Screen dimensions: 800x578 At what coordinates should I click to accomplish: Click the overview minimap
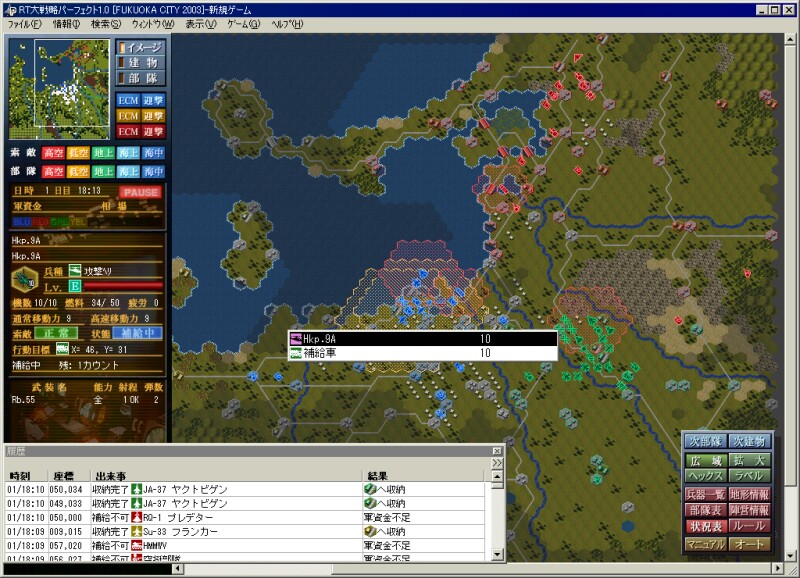58,78
